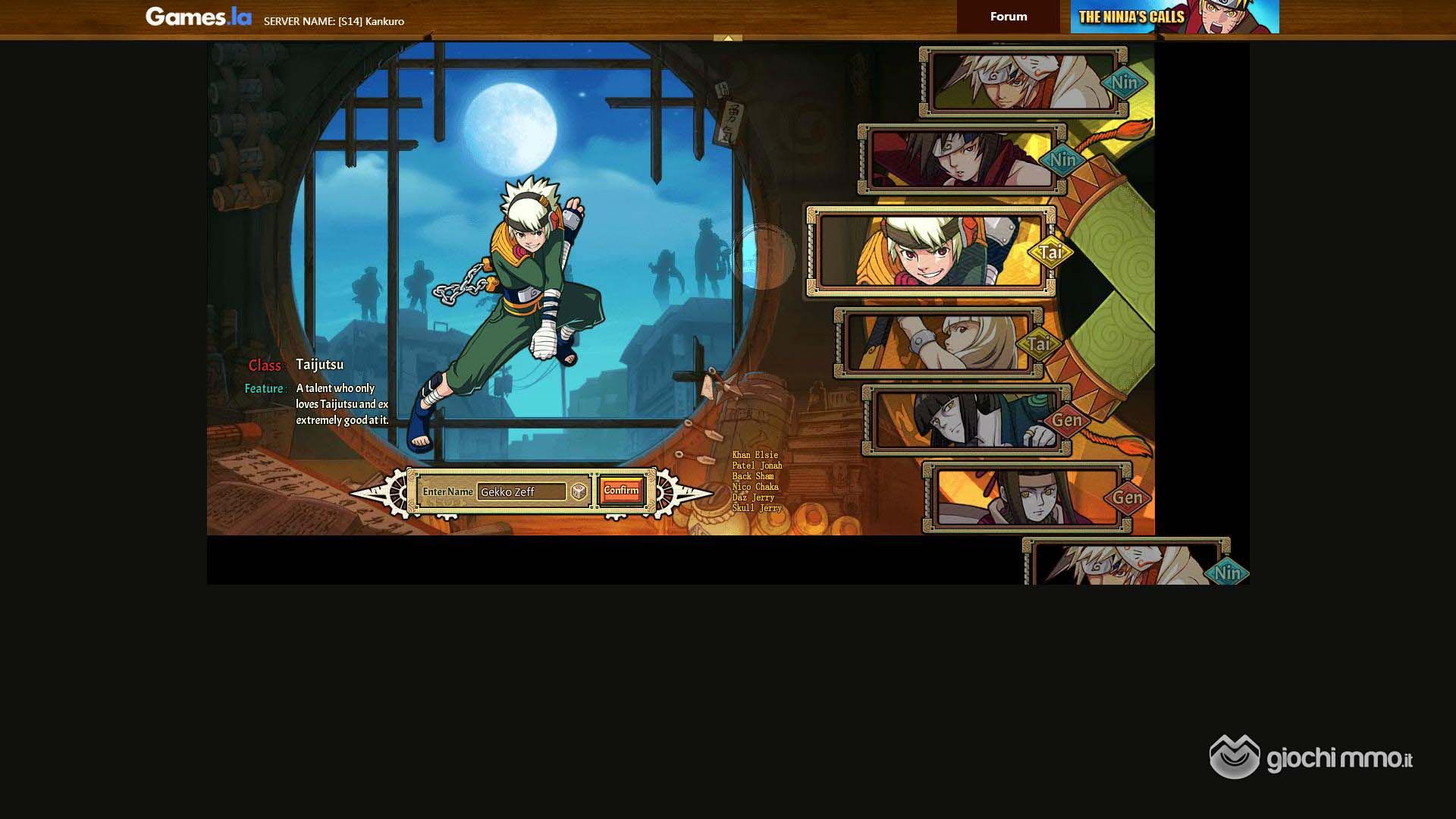The image size is (1456, 819).
Task: Expand the small arrow tab below header
Action: 728,38
